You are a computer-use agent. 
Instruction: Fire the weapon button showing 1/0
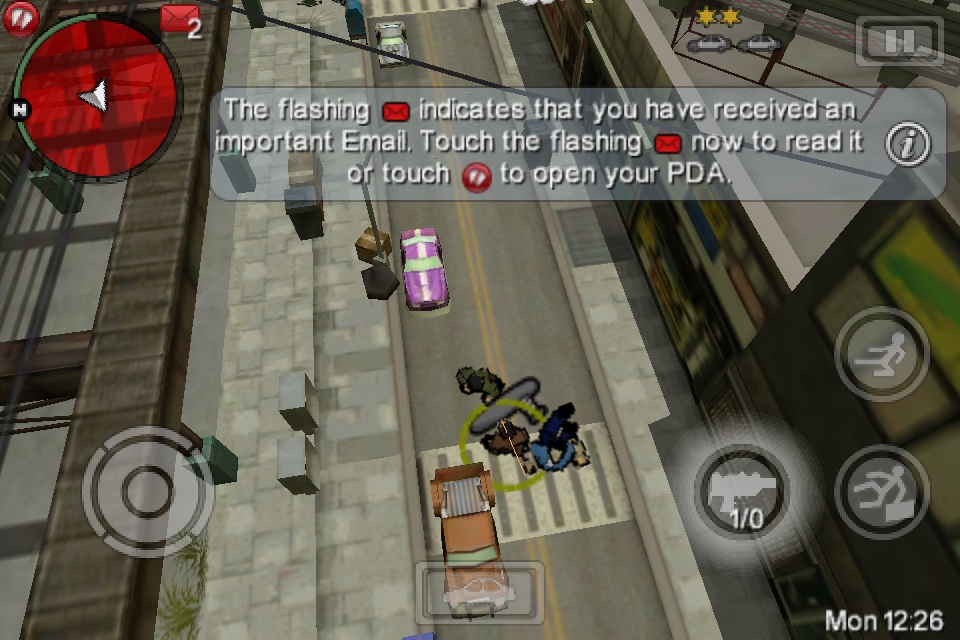744,492
